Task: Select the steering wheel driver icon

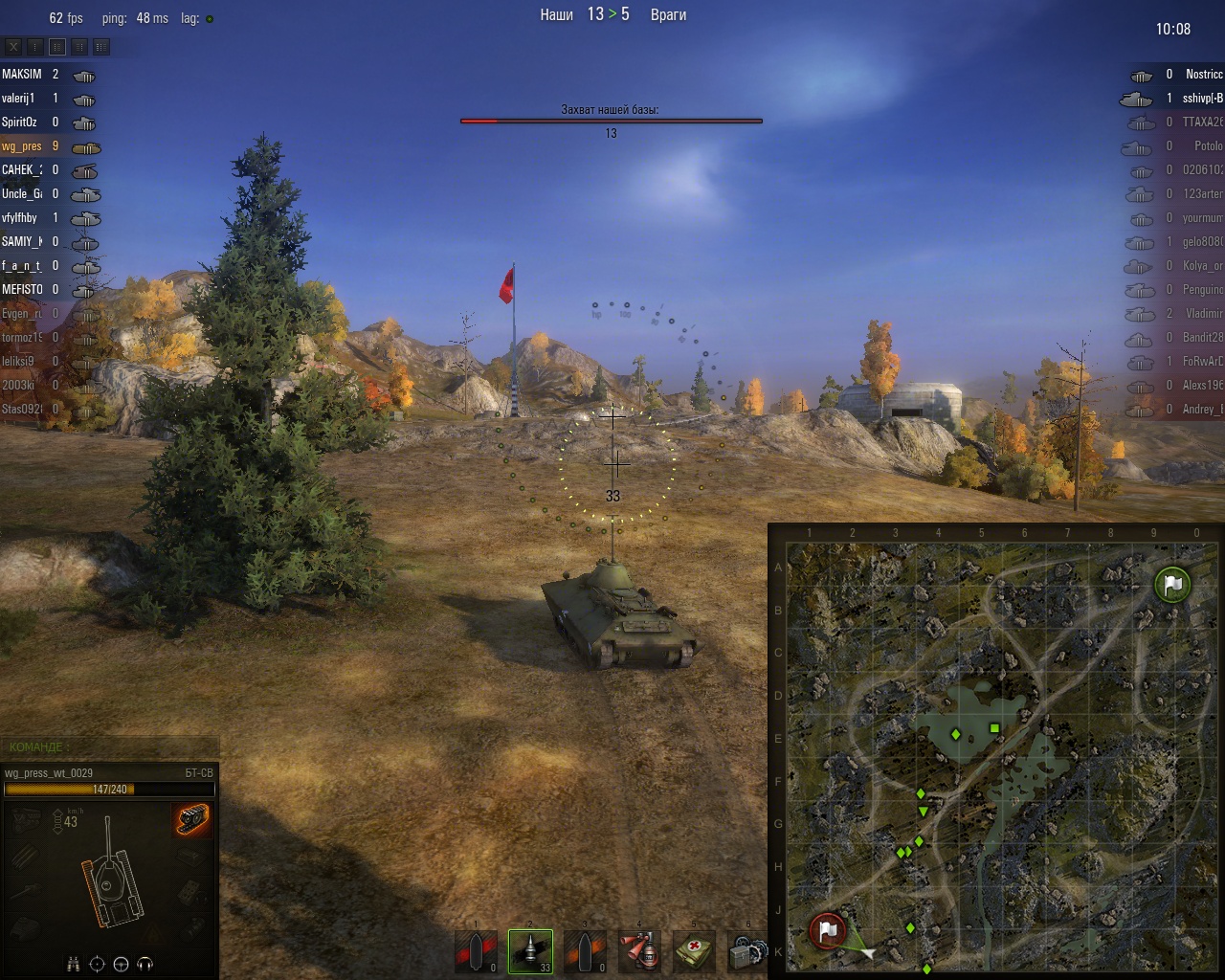Action: point(121,964)
